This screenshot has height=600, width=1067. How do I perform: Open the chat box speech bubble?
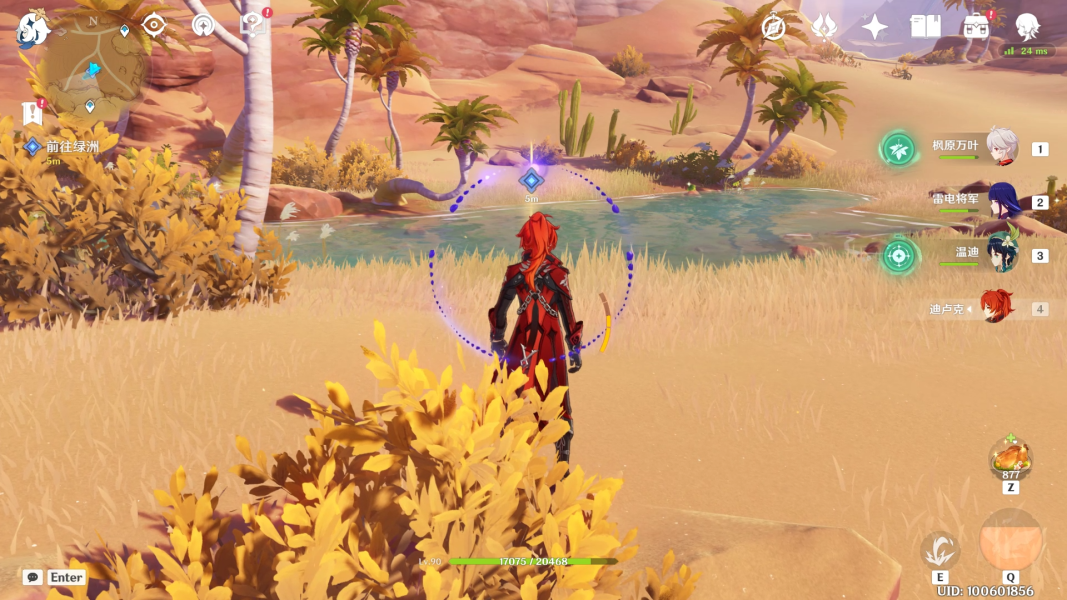(x=33, y=577)
